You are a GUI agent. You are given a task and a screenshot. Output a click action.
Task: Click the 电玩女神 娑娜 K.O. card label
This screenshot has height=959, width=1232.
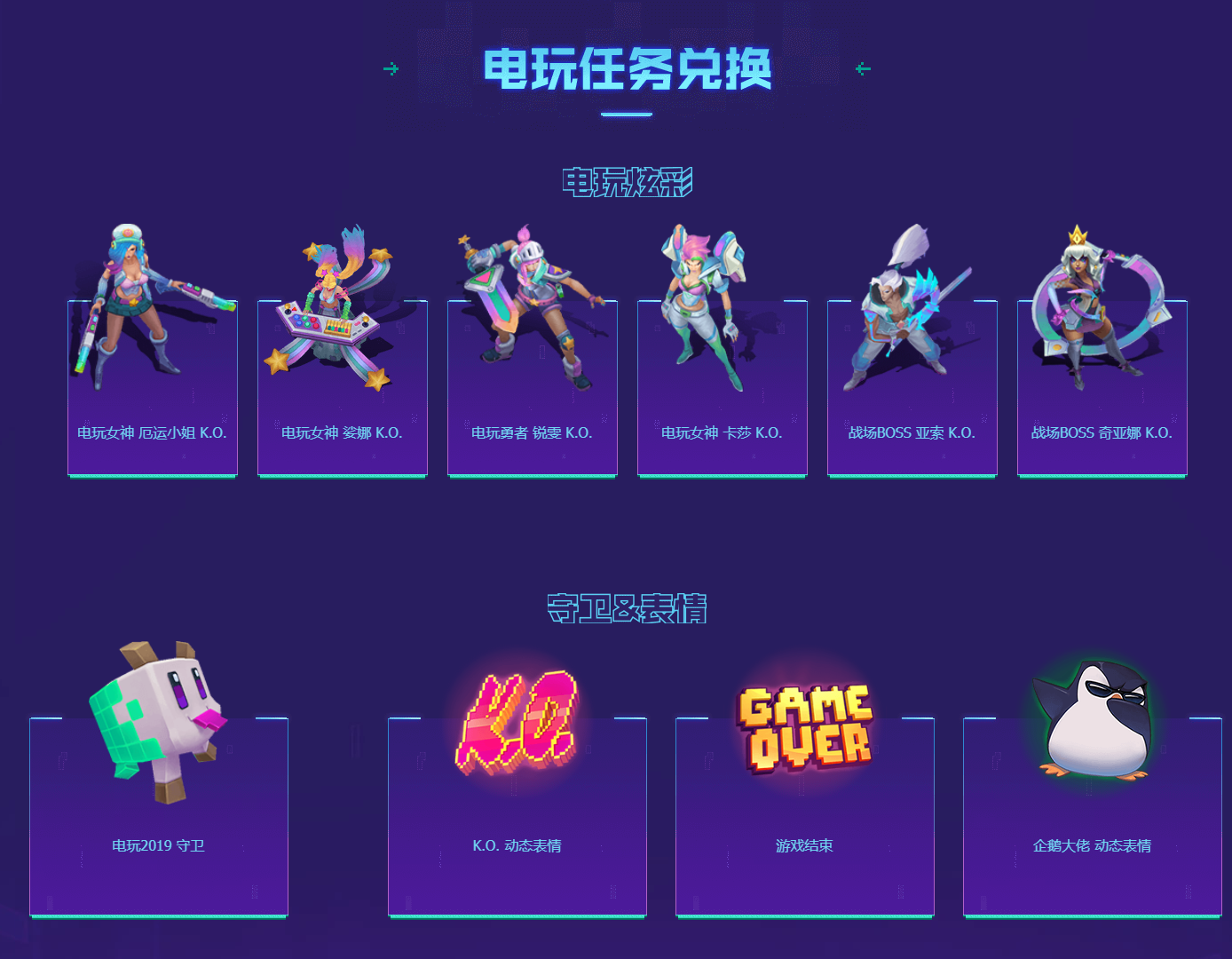coord(342,434)
